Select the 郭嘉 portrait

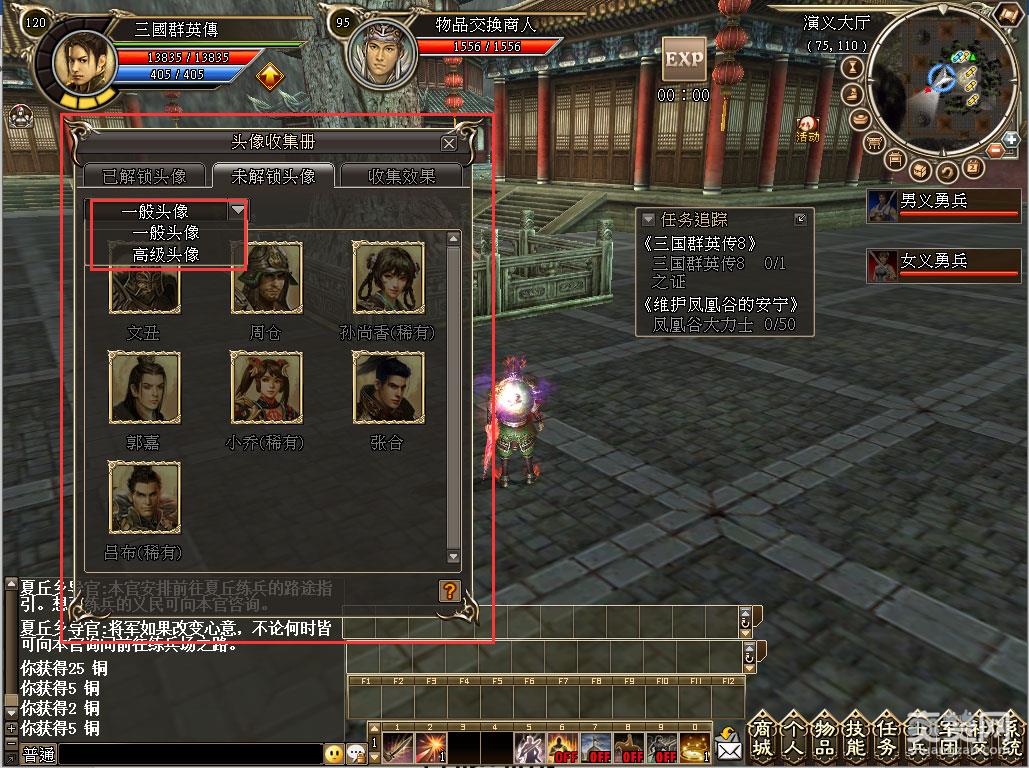tap(145, 387)
